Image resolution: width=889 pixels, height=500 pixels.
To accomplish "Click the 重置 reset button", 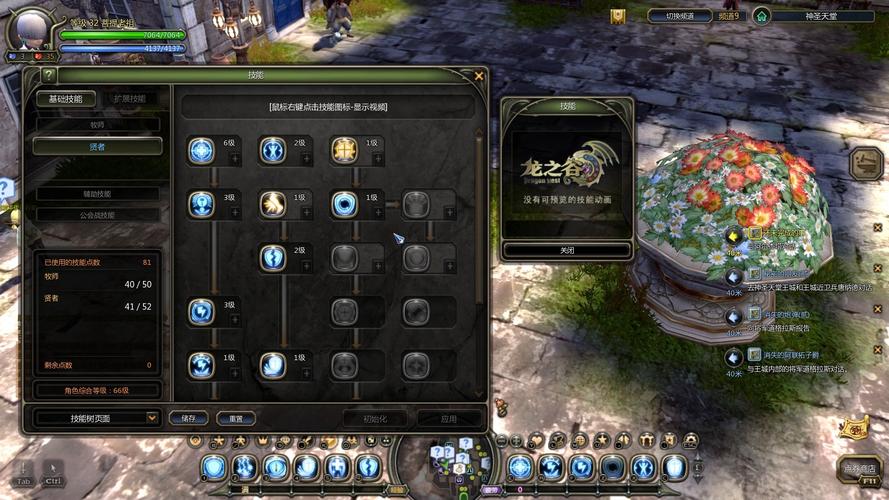I will [236, 418].
